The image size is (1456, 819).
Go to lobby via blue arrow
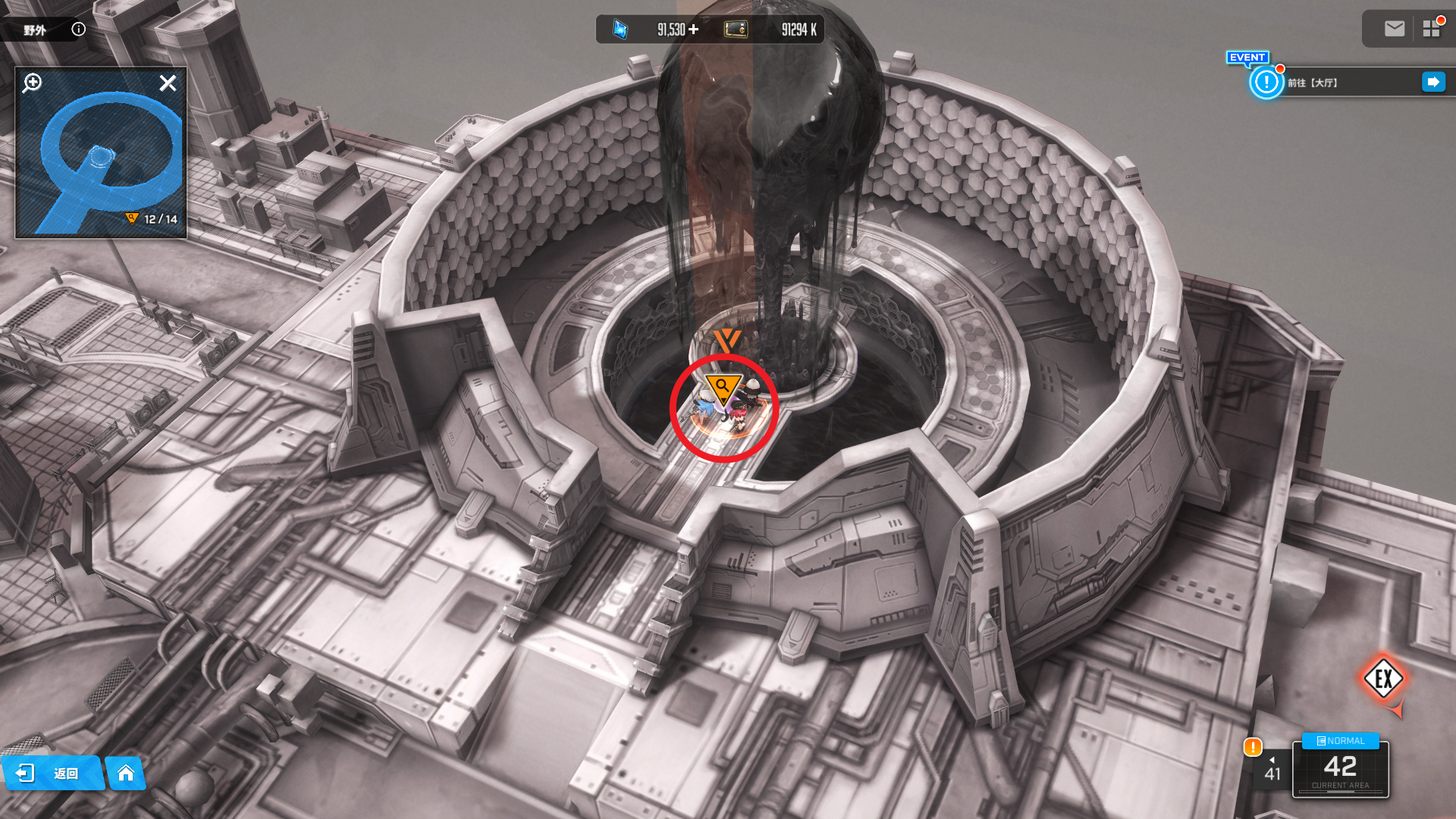point(1433,82)
